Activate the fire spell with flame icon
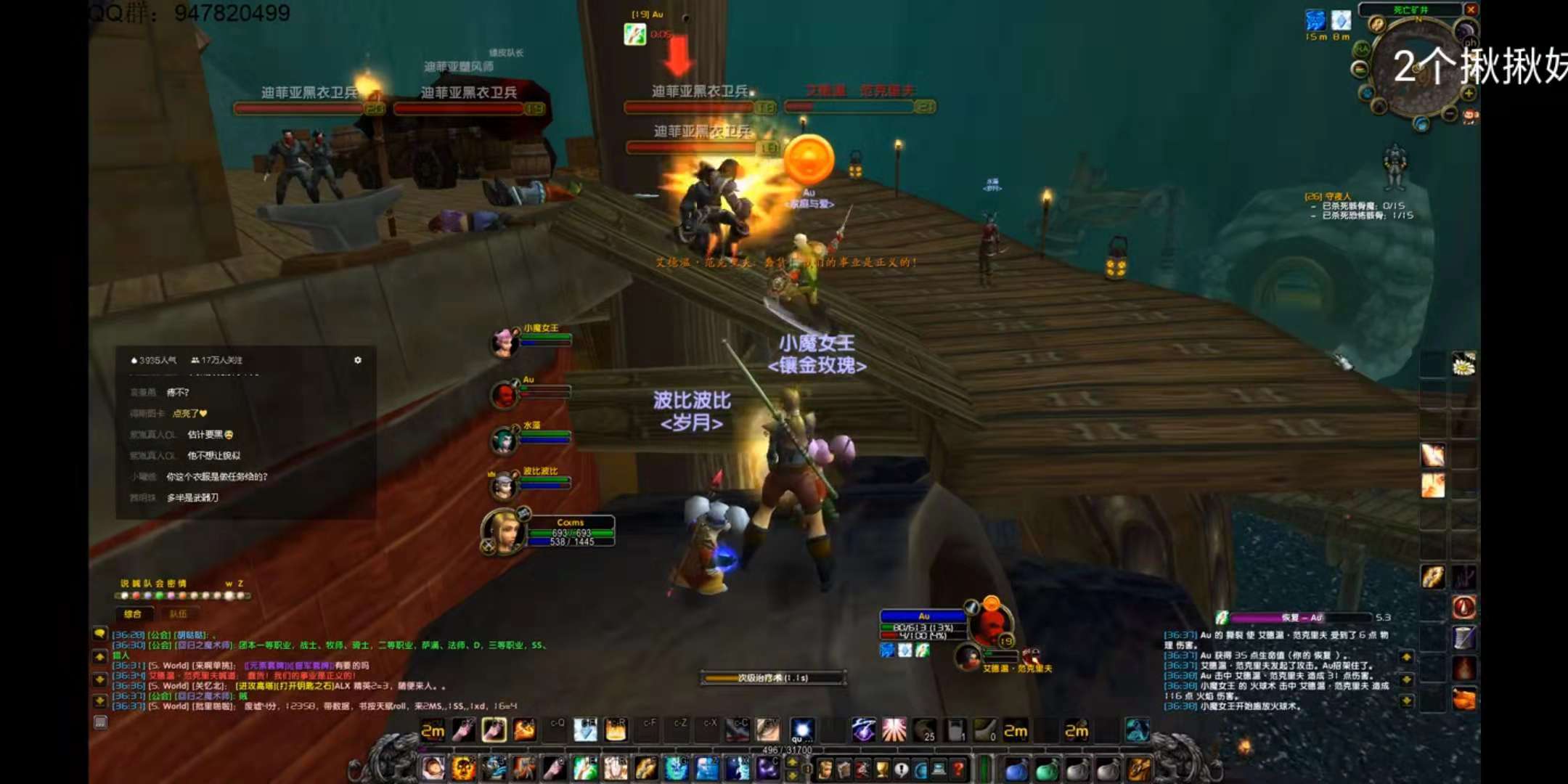Screen dimensions: 1568x784 click(524, 730)
